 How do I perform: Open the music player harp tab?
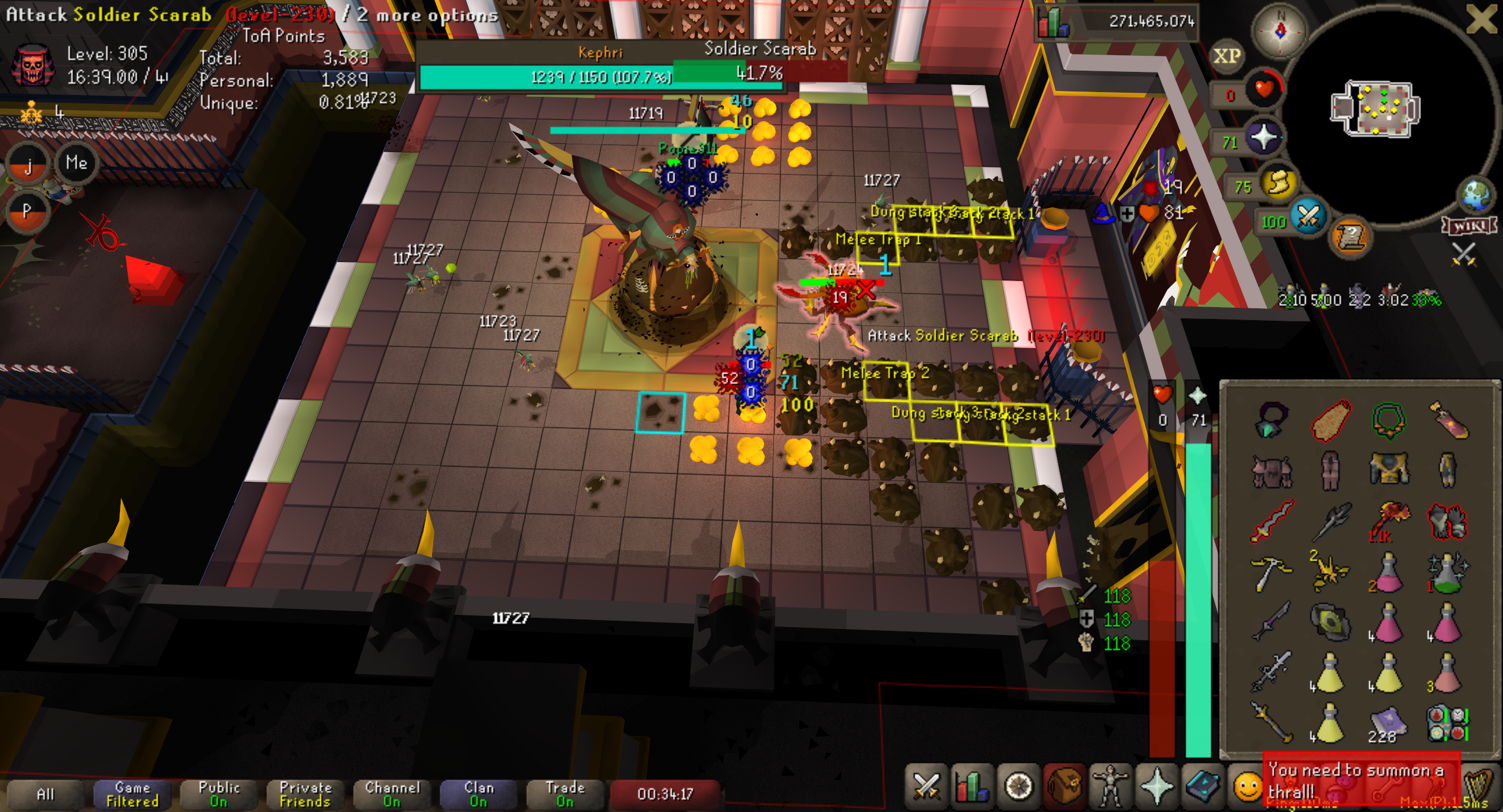1480,788
